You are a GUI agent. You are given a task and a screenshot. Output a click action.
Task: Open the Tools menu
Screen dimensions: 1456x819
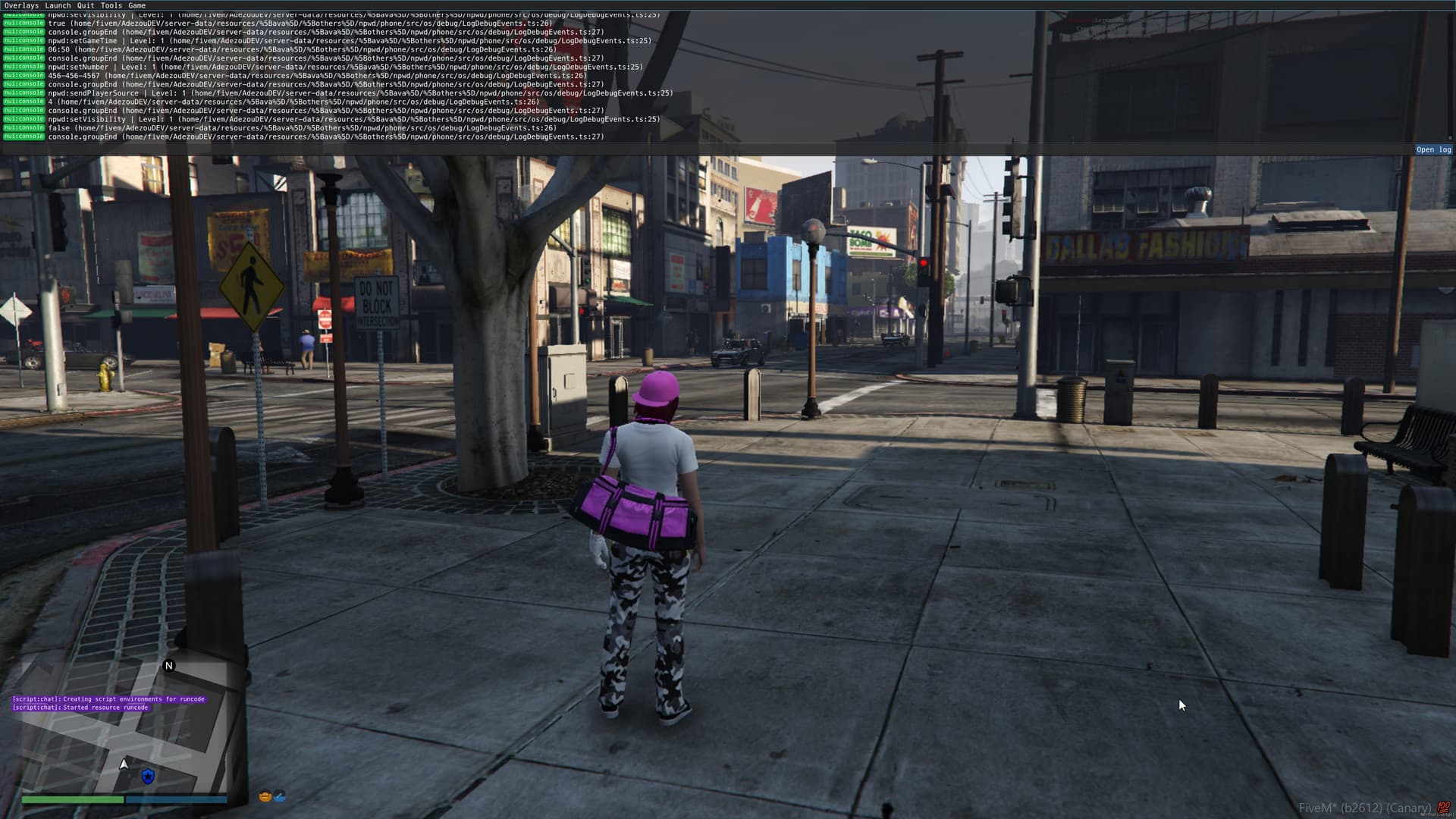pos(111,5)
